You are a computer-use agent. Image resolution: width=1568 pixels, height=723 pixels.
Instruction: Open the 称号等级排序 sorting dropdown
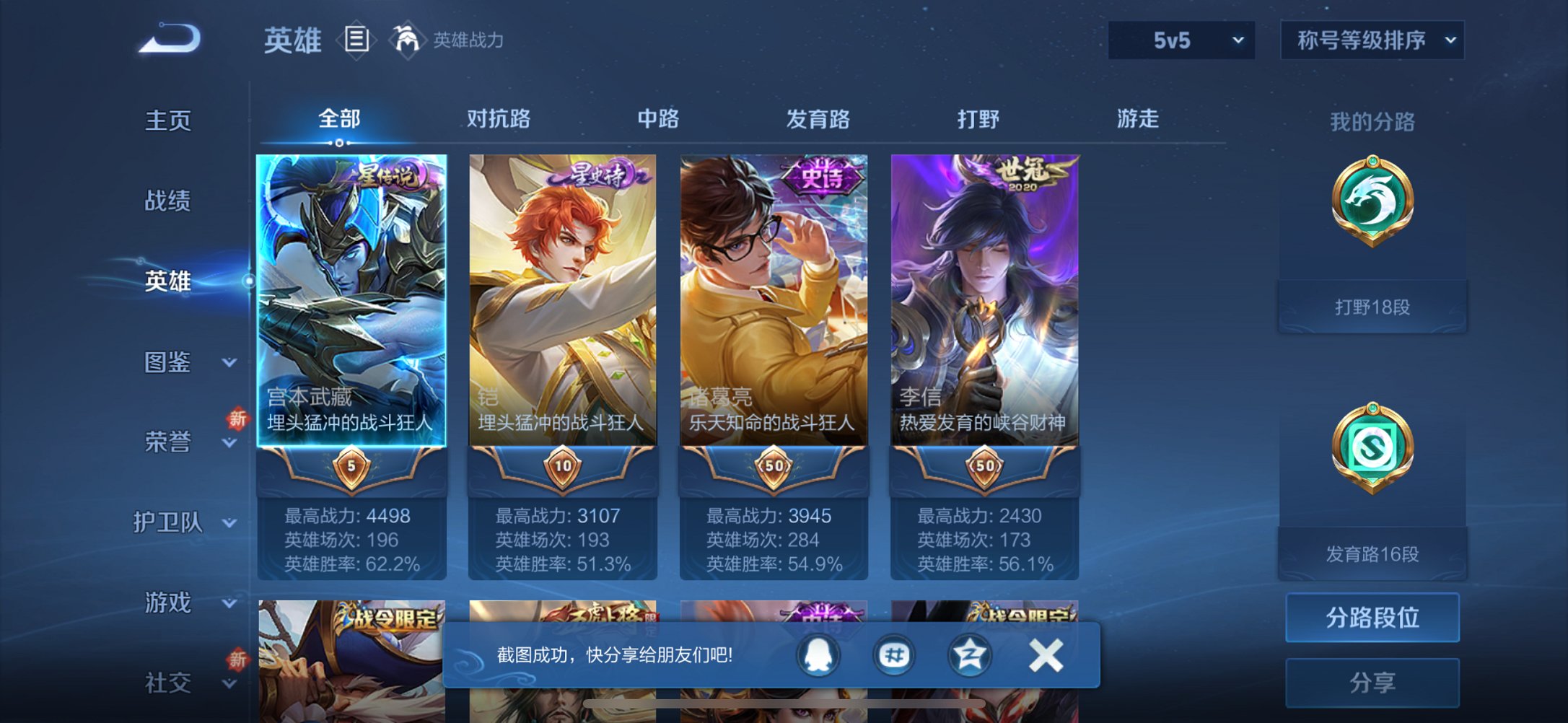1370,41
